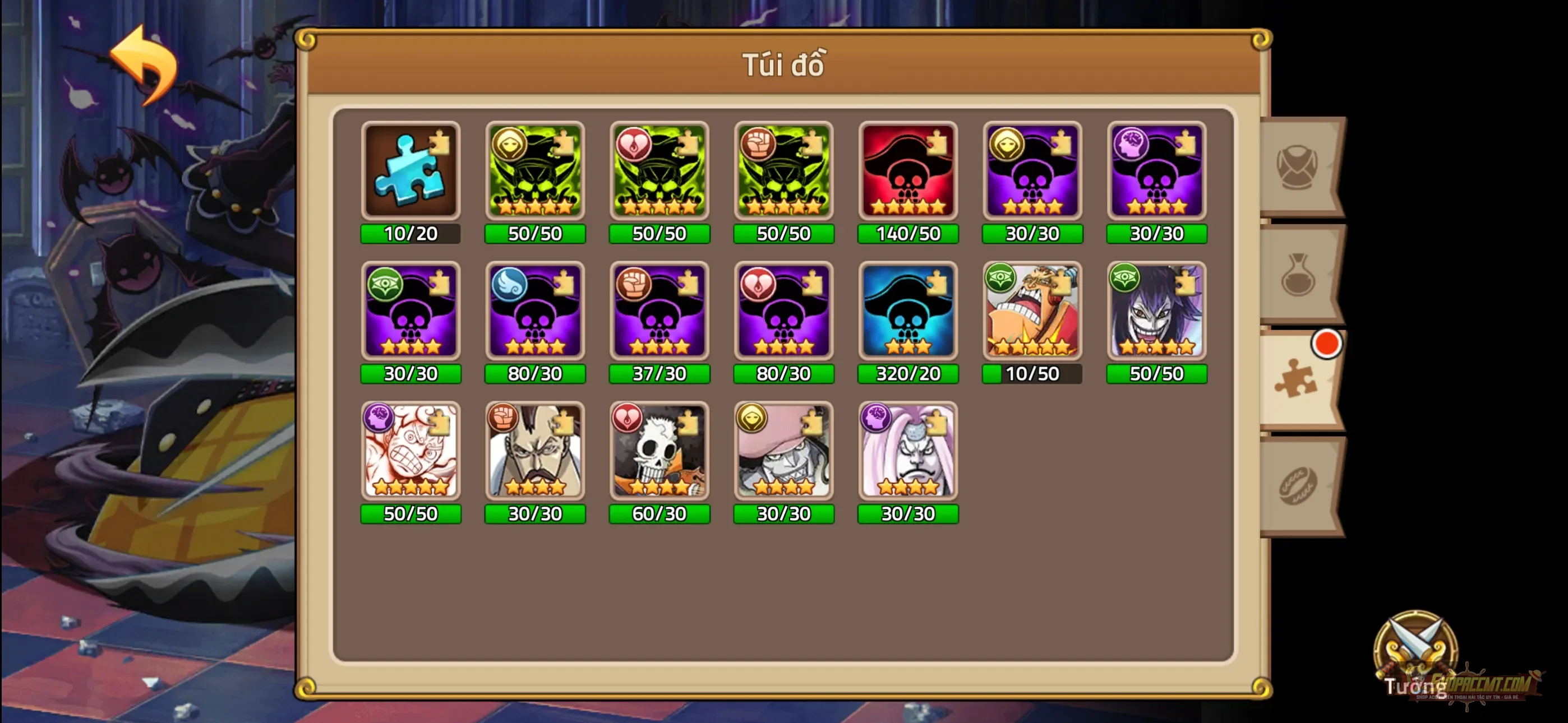Select the winged blue-element purple skull fragment 80/30
Screen dimensions: 1568x723
(x=536, y=313)
